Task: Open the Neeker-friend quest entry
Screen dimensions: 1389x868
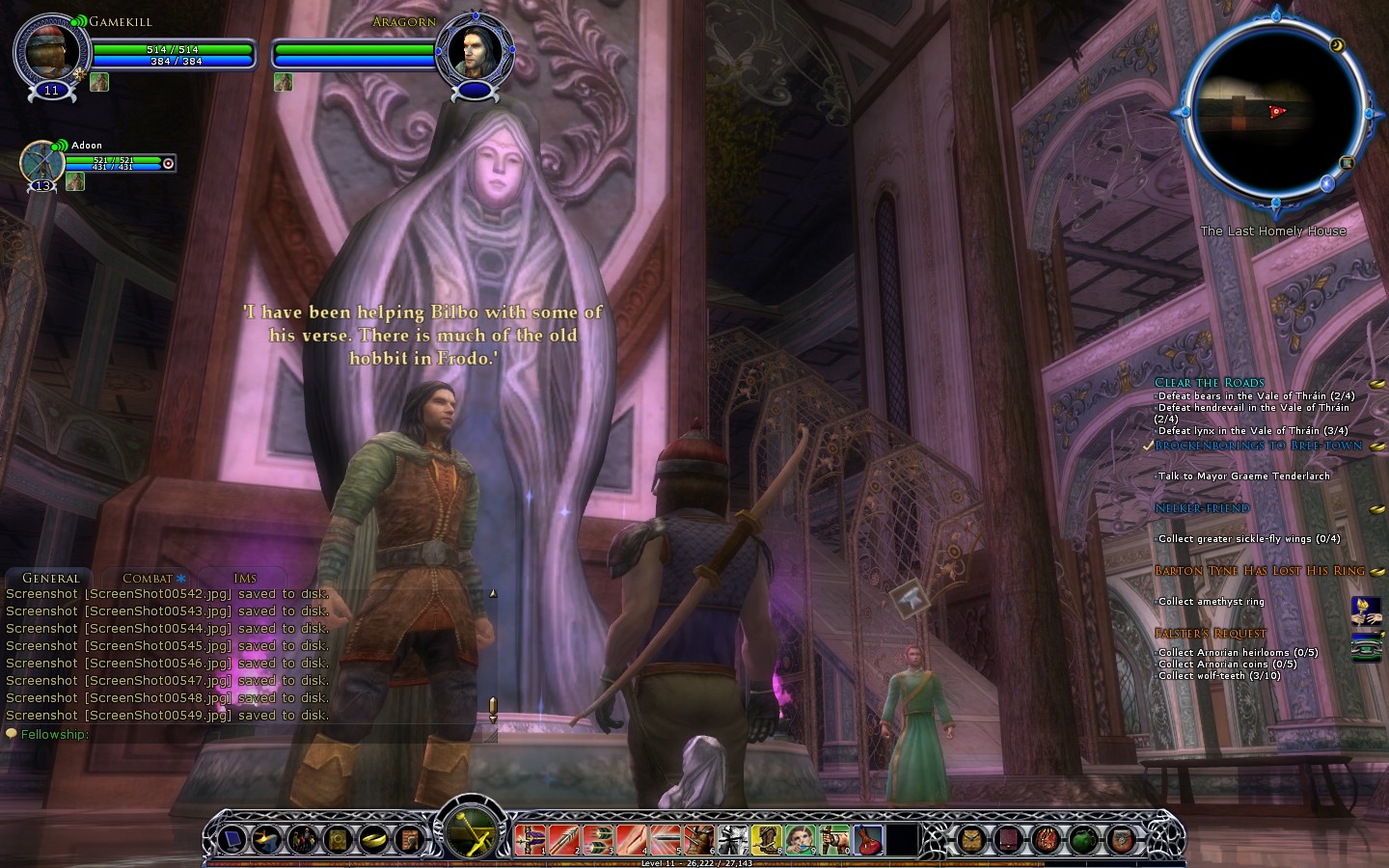Action: 1202,508
